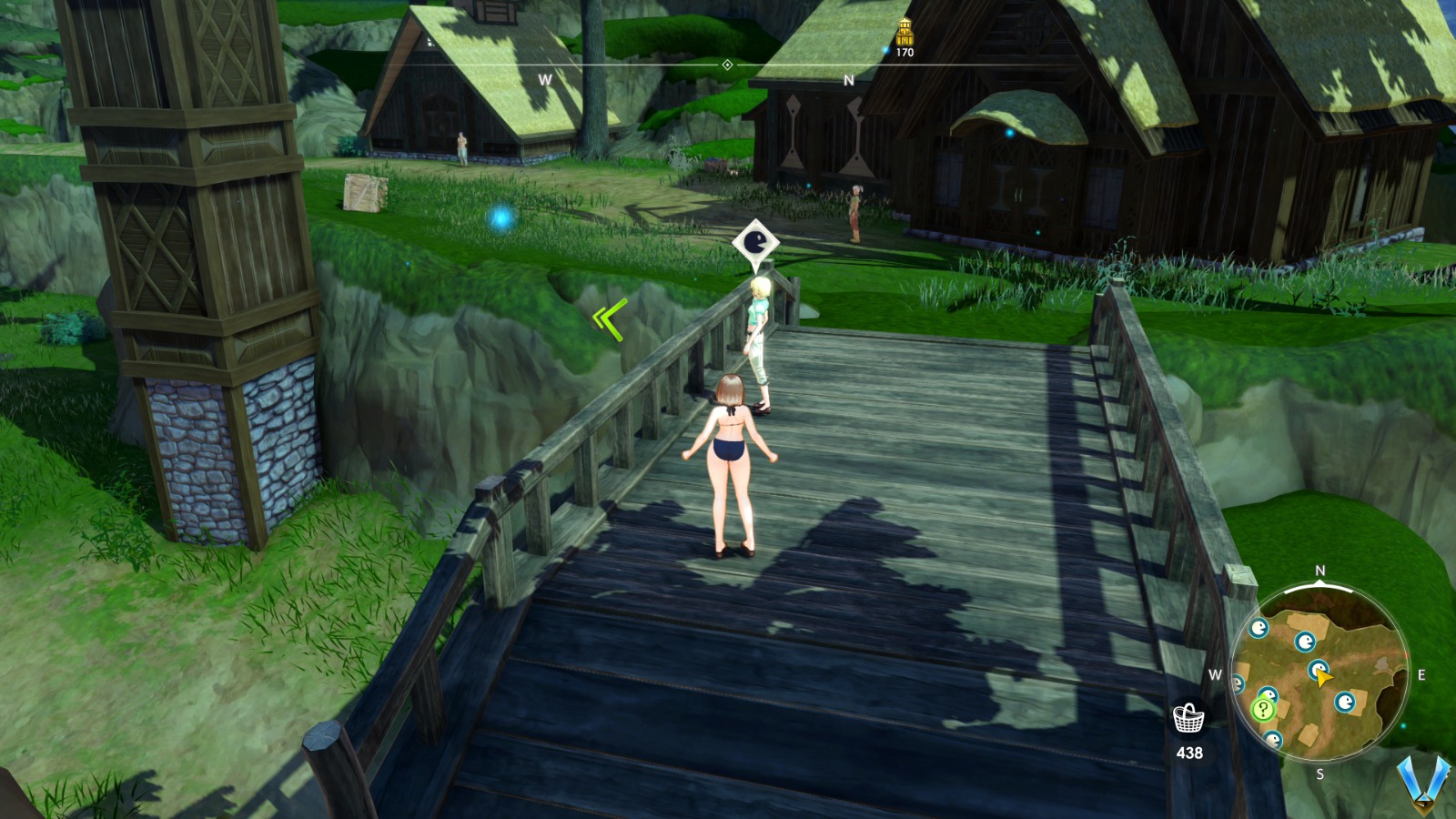Click the topmost NPC face icon on minimap
Image resolution: width=1456 pixels, height=819 pixels.
coord(1260,628)
